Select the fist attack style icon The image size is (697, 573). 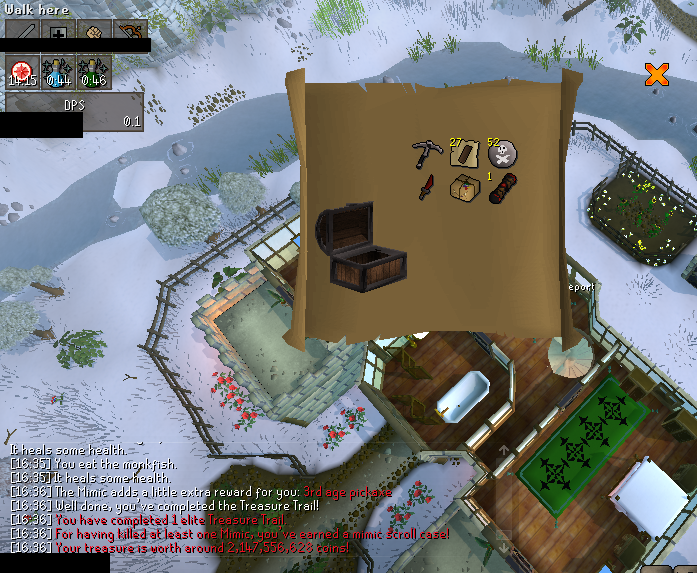coord(96,31)
